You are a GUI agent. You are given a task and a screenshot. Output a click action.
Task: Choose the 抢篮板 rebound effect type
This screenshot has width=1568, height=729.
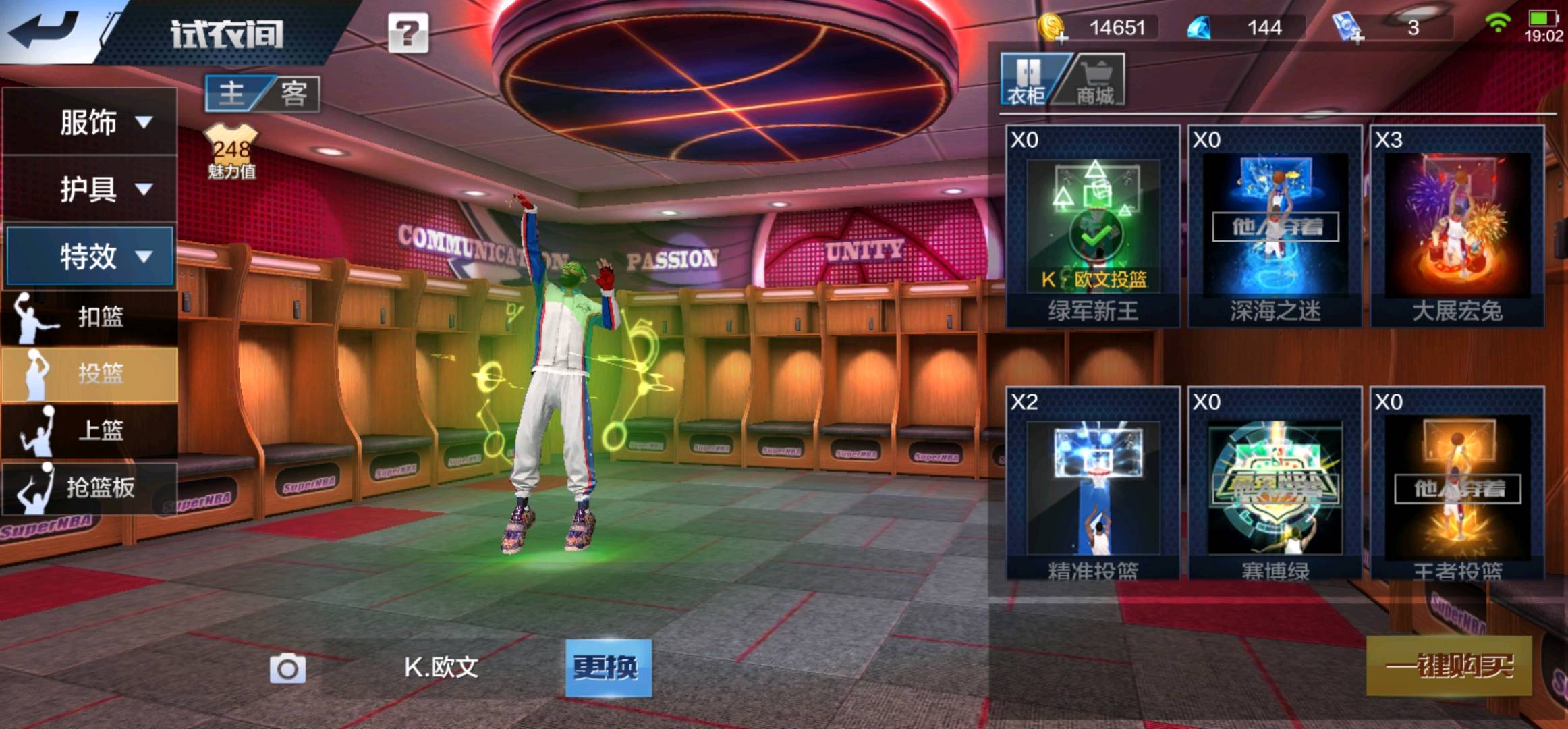[x=90, y=487]
